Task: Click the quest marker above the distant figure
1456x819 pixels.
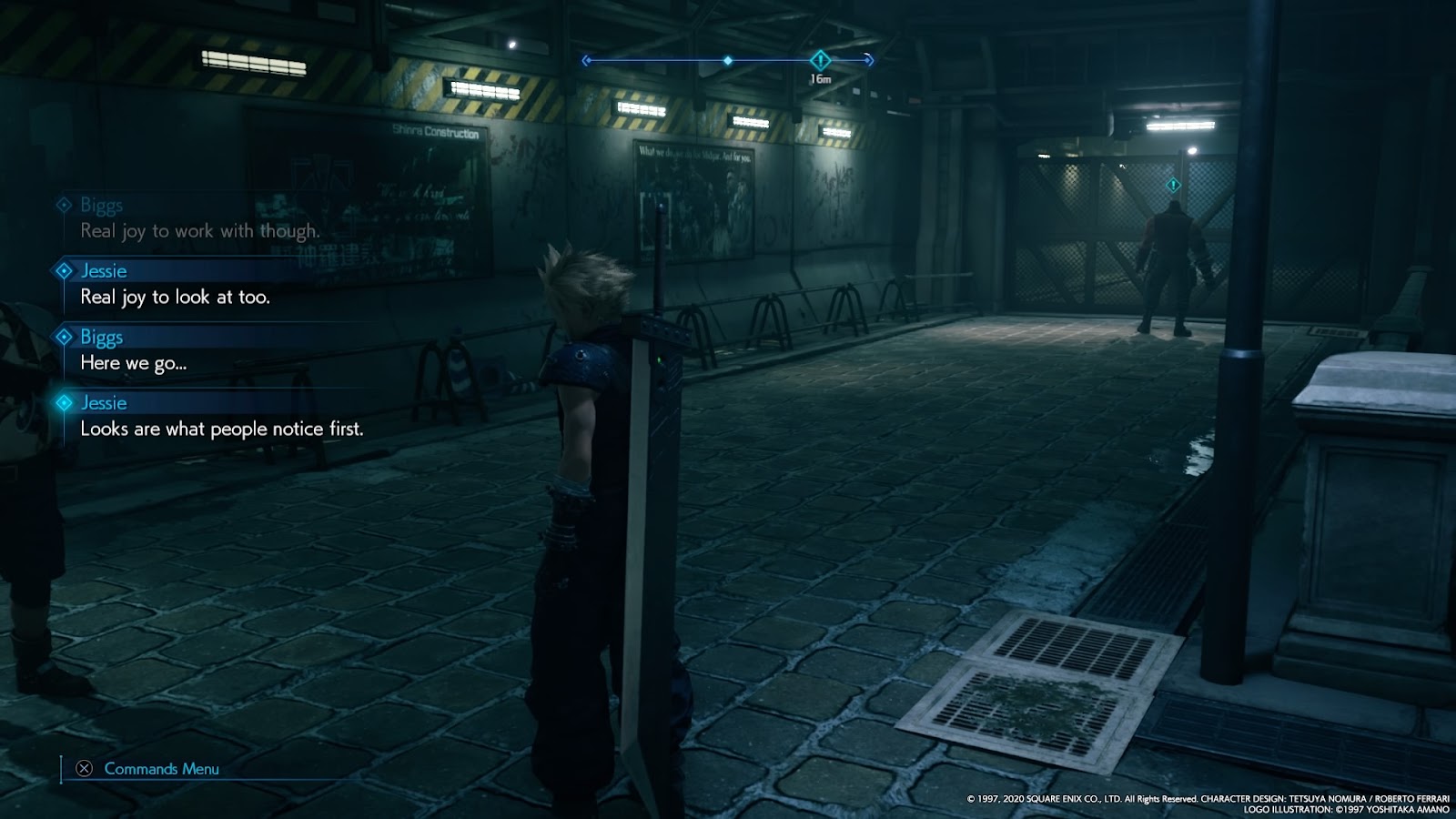Action: (1173, 186)
